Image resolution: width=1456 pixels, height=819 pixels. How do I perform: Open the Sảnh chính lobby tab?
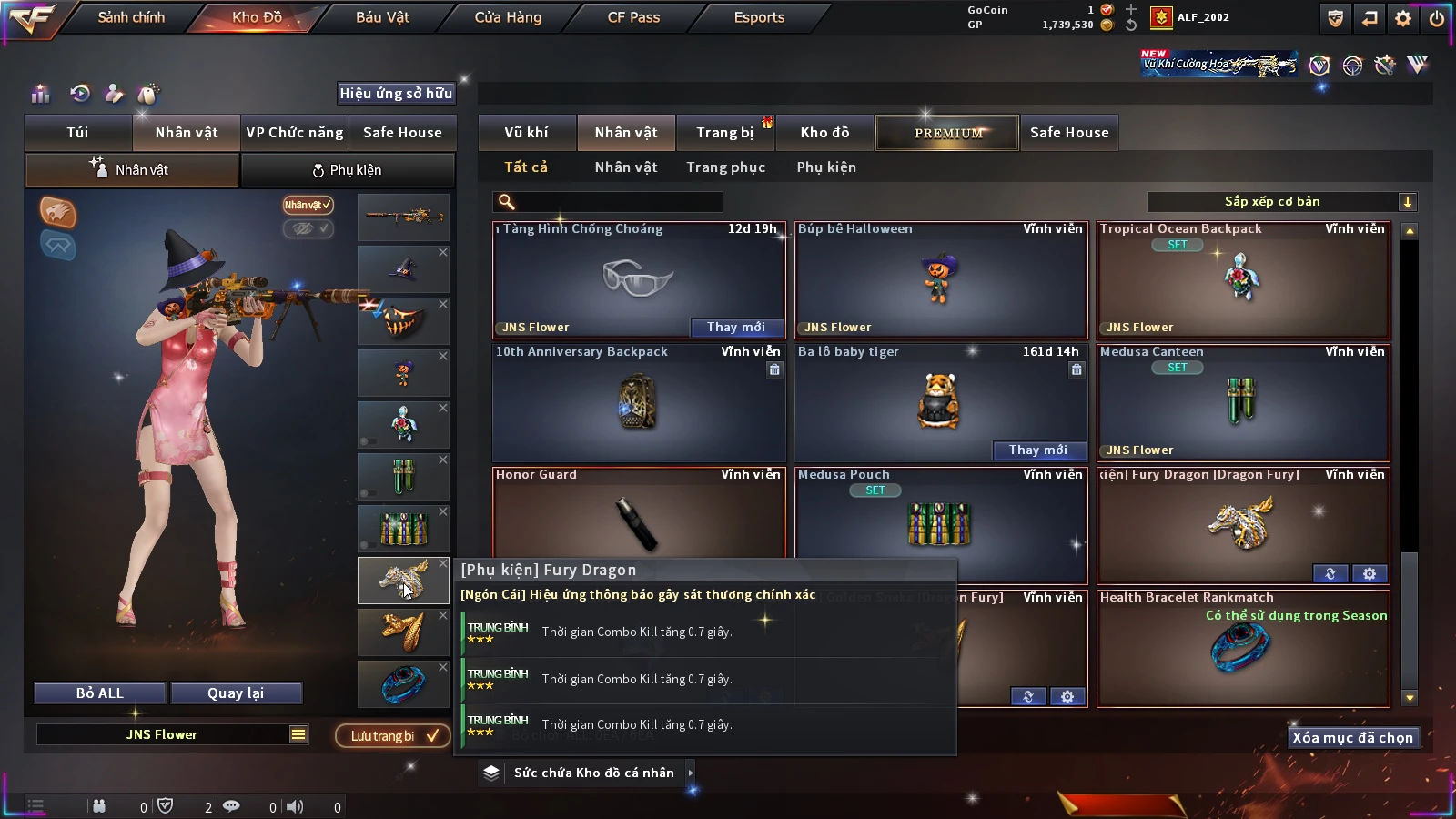coord(131,17)
